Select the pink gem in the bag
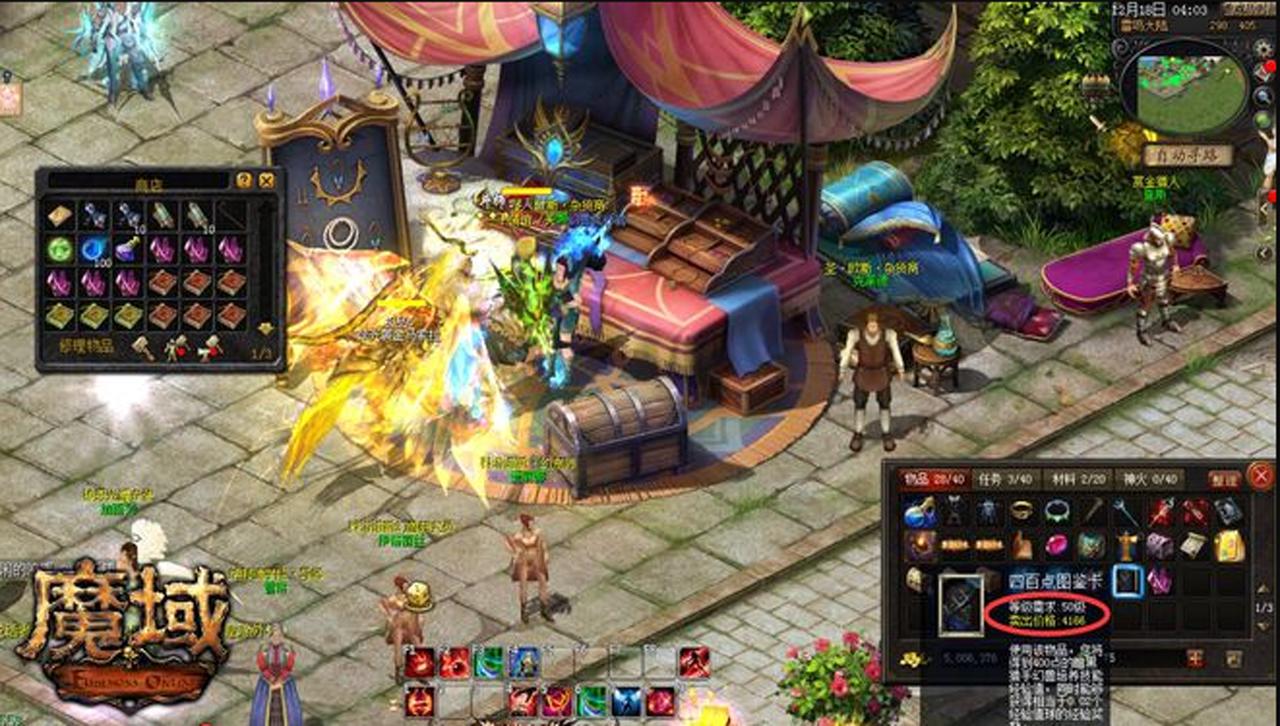The image size is (1280, 726). tap(1056, 545)
